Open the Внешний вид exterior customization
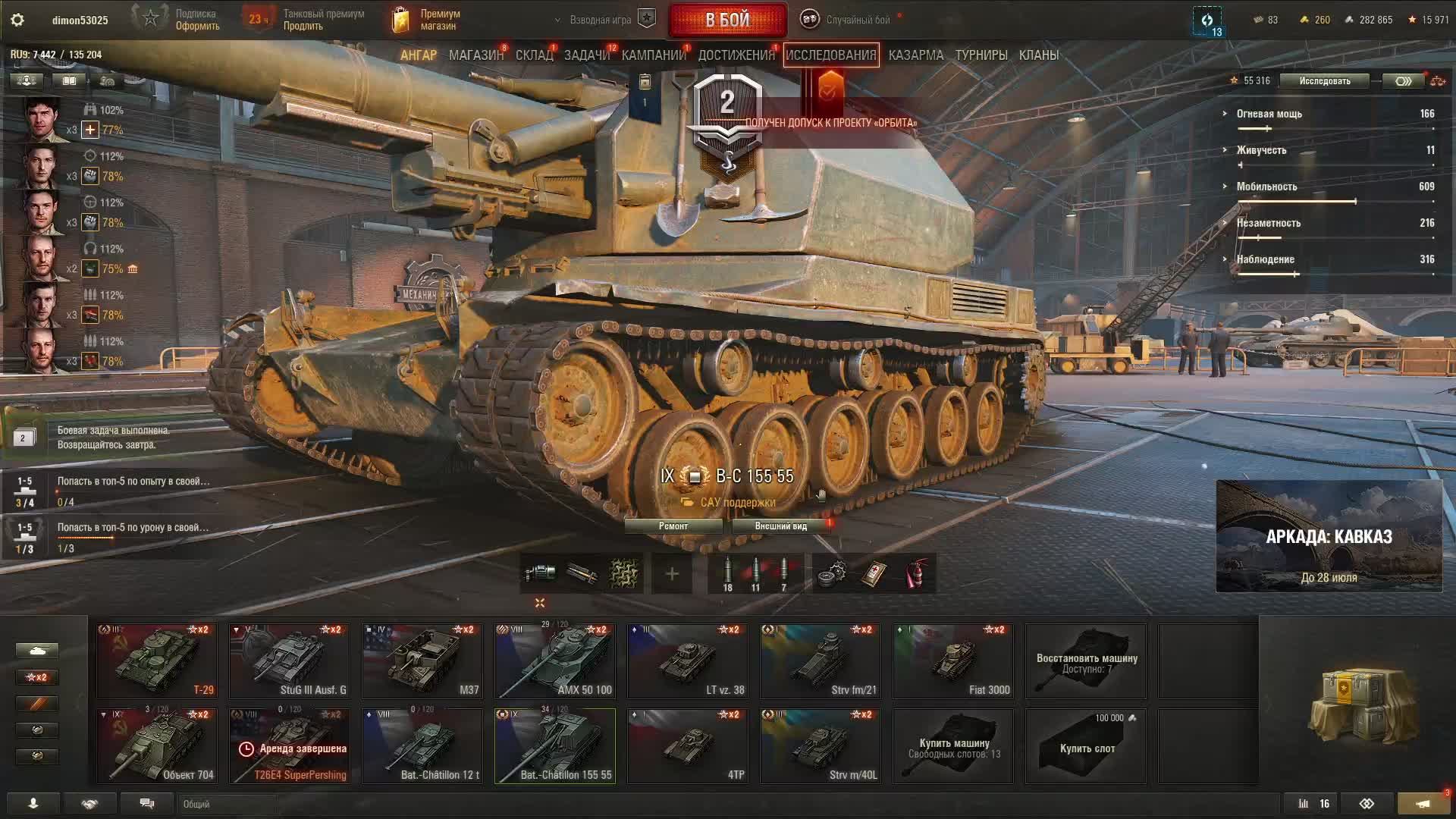The image size is (1456, 819). [780, 526]
